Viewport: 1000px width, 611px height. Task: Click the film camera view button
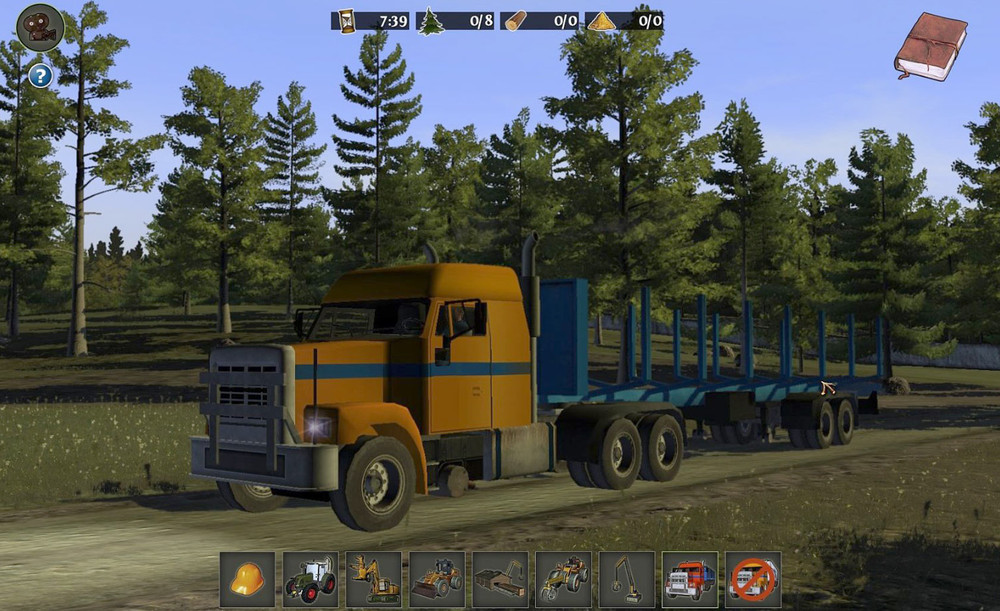(x=40, y=27)
